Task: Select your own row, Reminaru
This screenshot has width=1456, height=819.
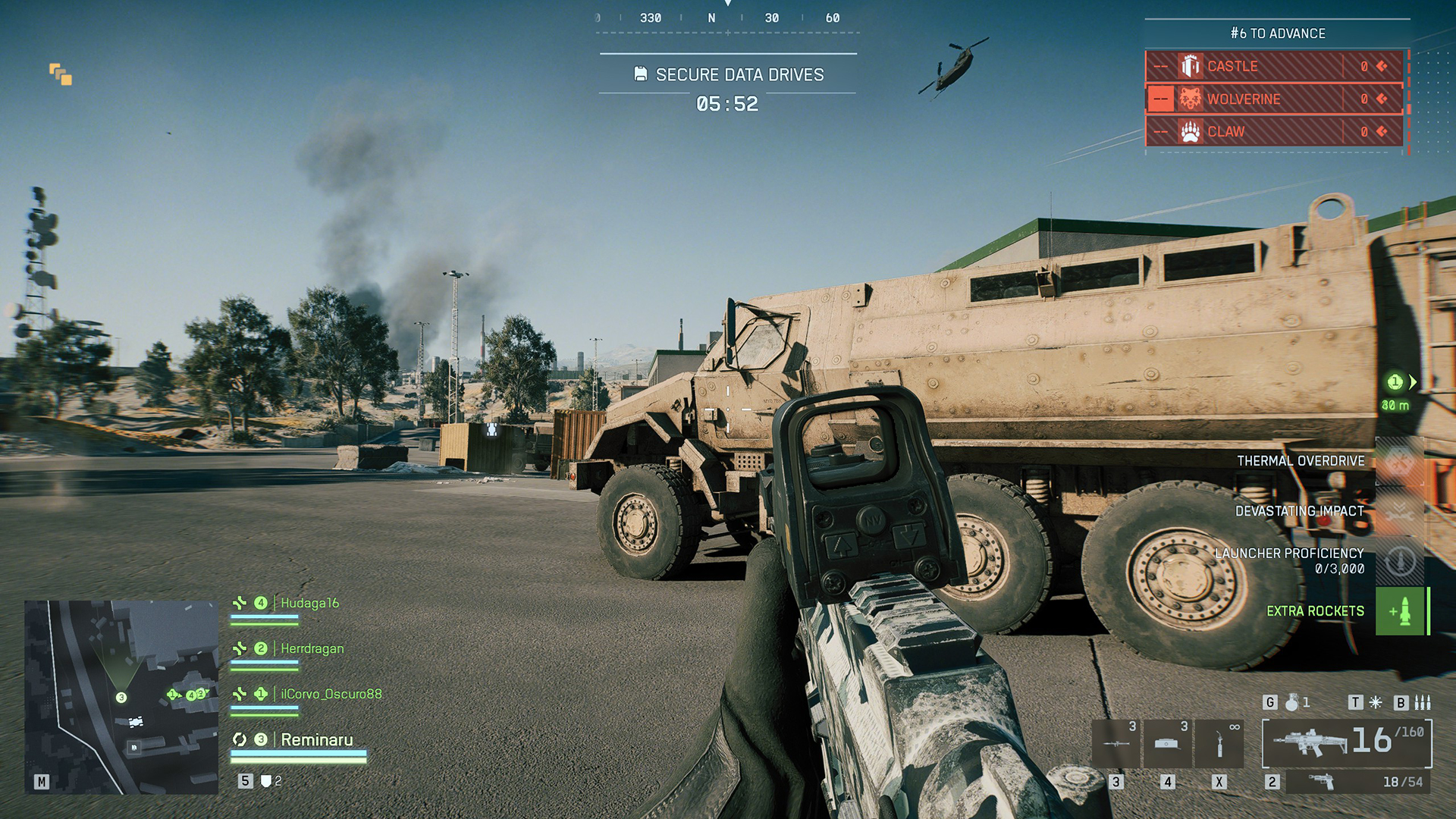Action: coord(316,739)
